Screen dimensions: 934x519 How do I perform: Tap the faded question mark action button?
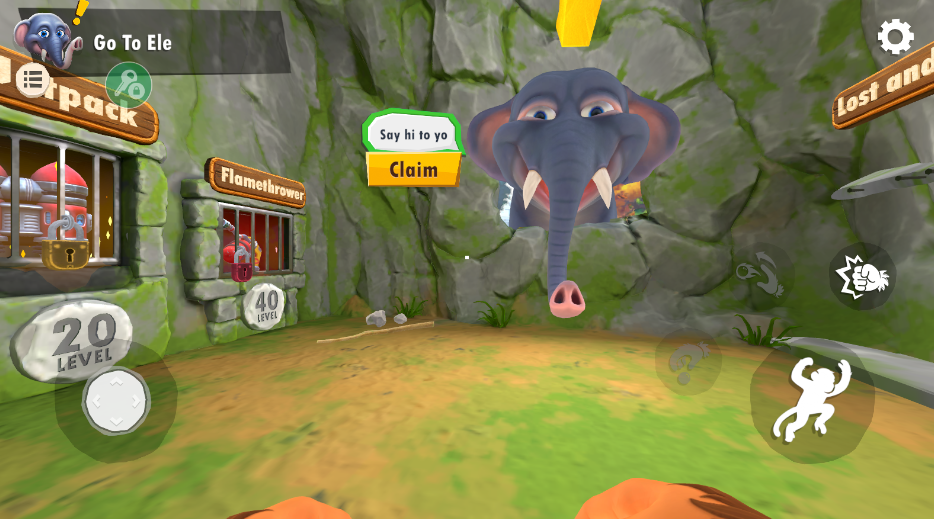pyautogui.click(x=688, y=361)
